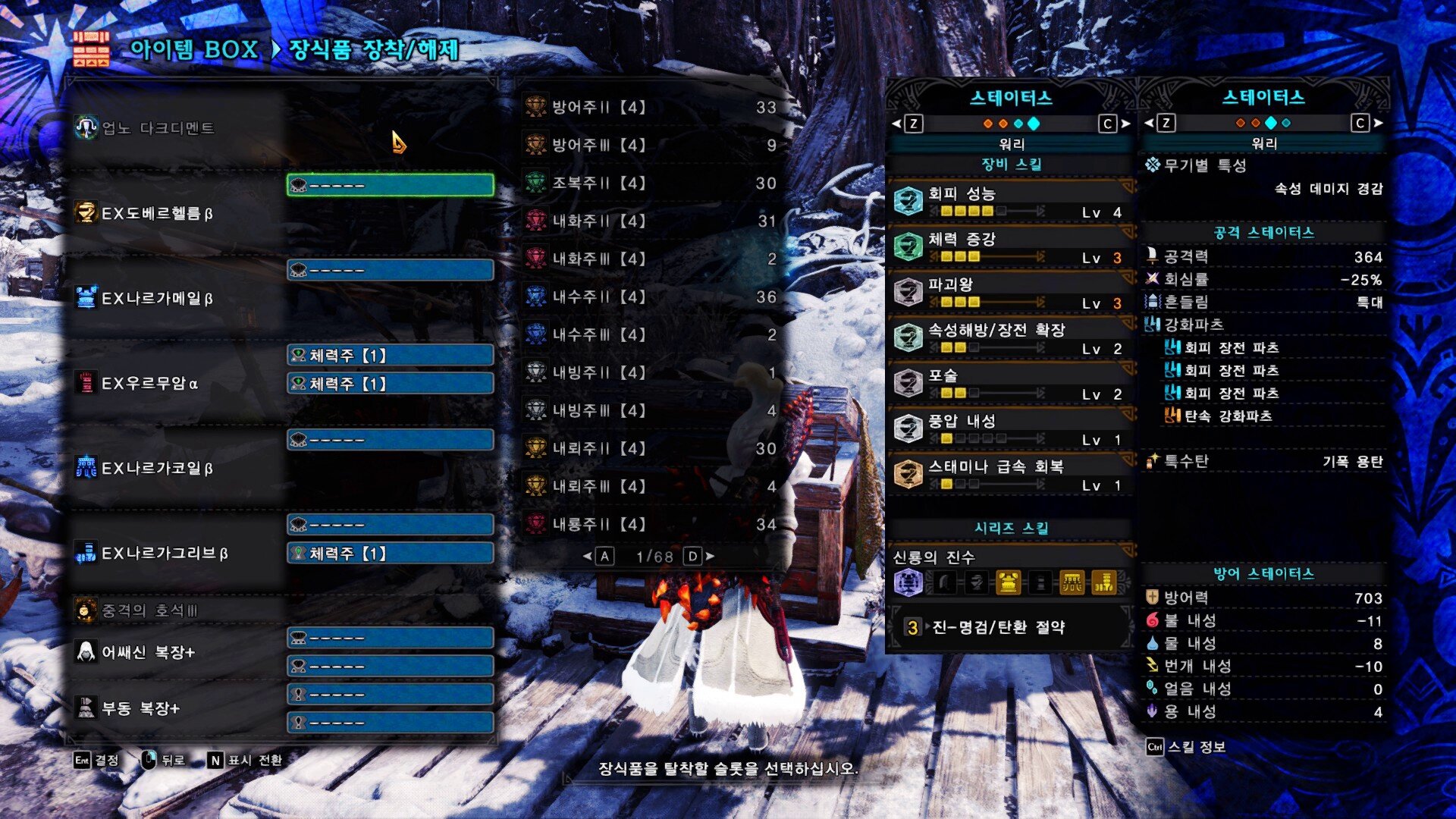Select the 파괴왕 skill entry
Viewport: 1456px width, 819px height.
(x=1009, y=292)
